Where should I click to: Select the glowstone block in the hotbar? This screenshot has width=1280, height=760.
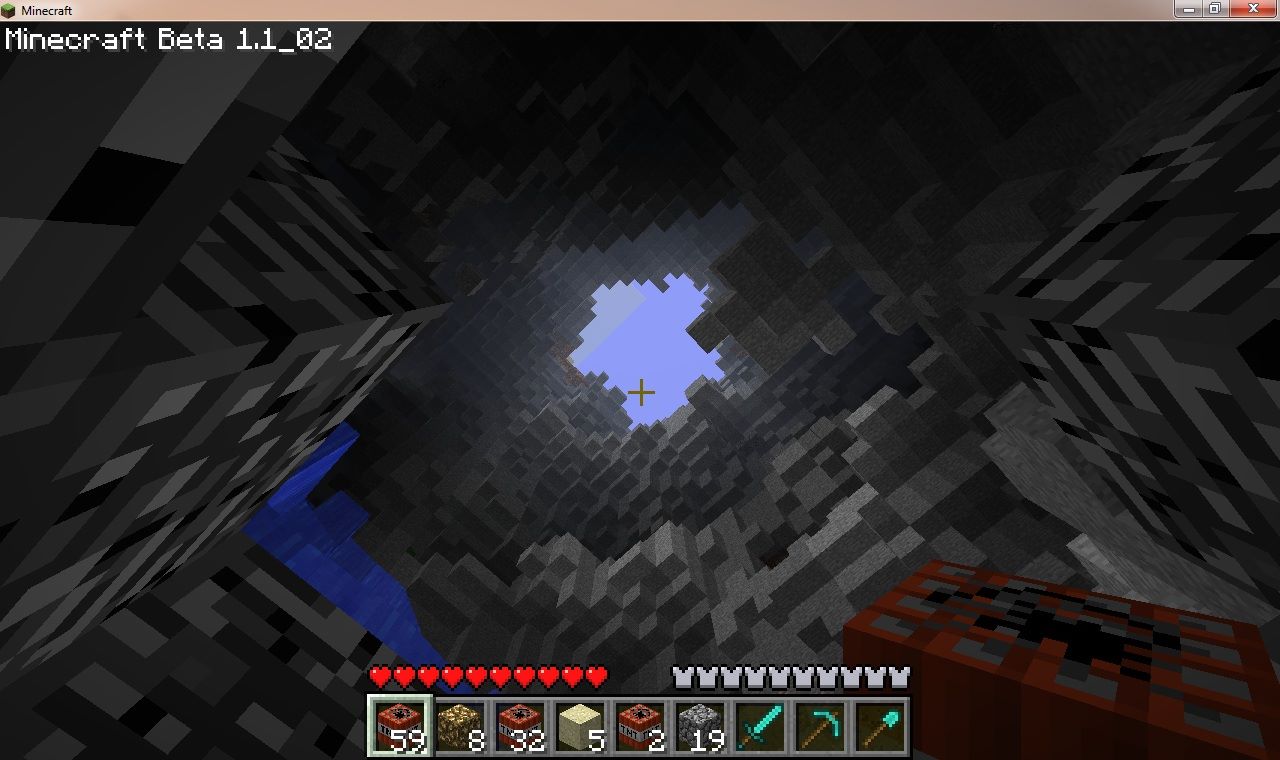click(x=459, y=726)
